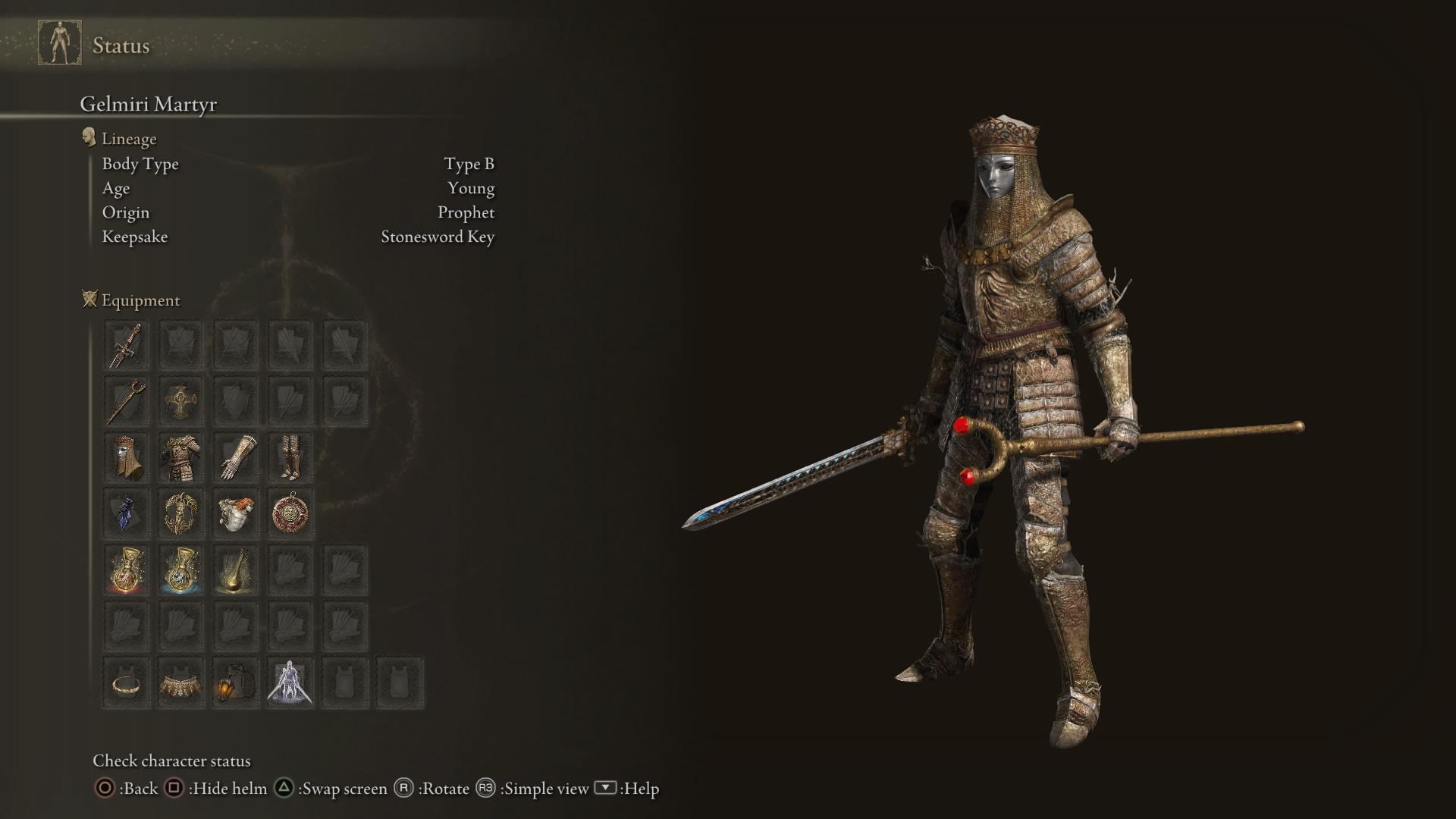Select the lantern inventory icon
1456x819 pixels.
tap(235, 682)
